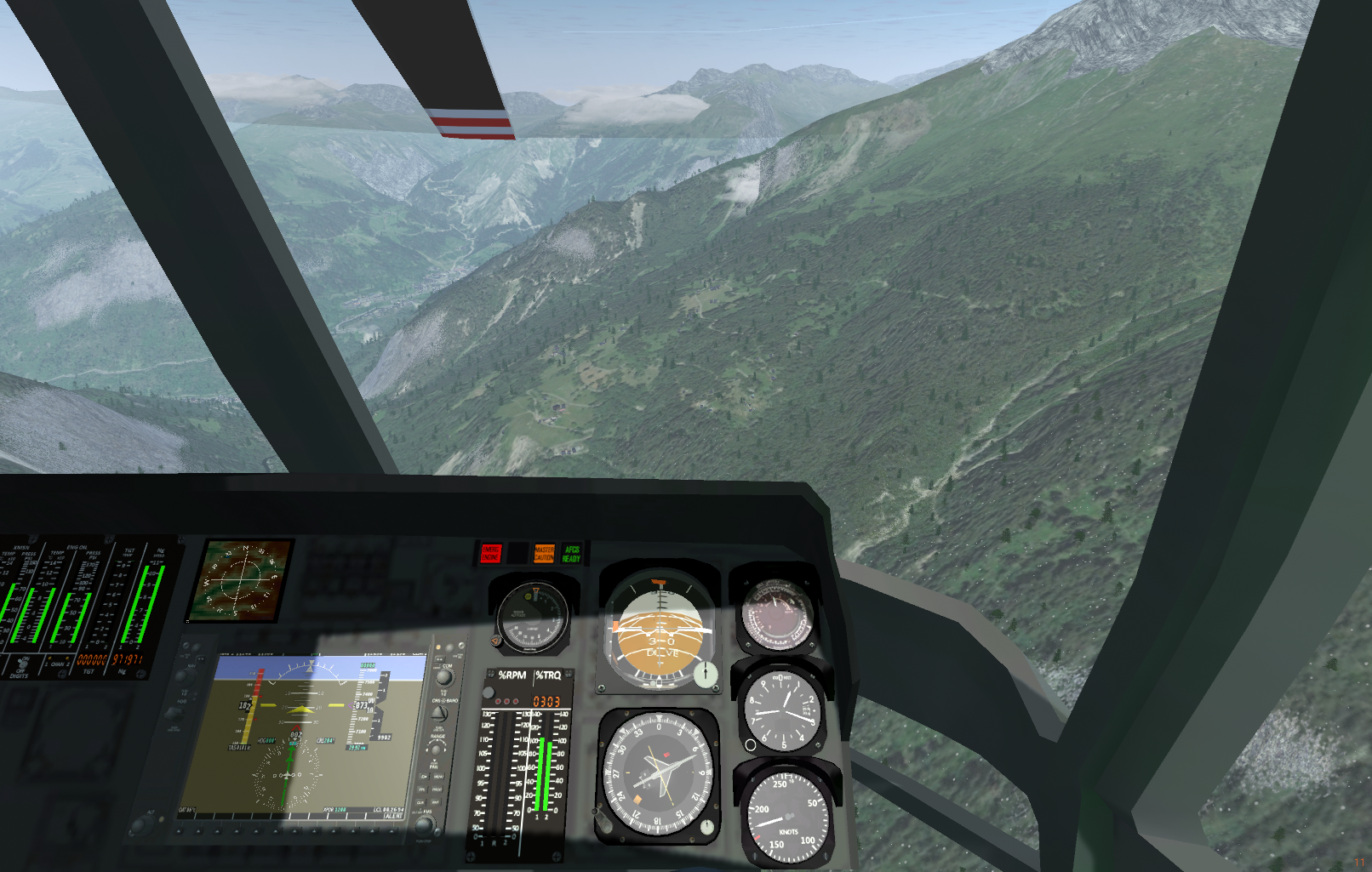Turn the COM knob on the G1000

(x=444, y=678)
